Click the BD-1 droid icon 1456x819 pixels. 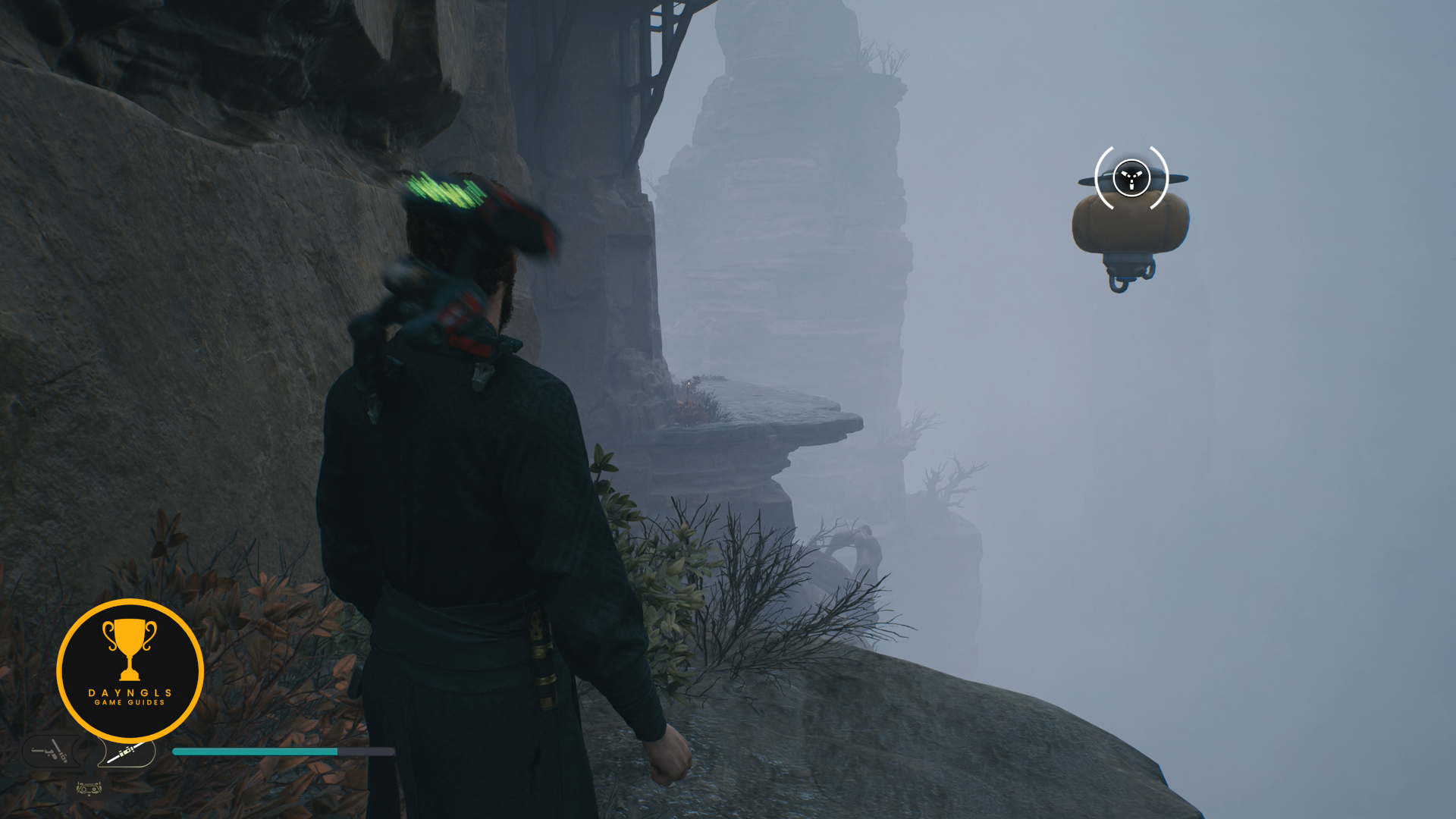89,789
